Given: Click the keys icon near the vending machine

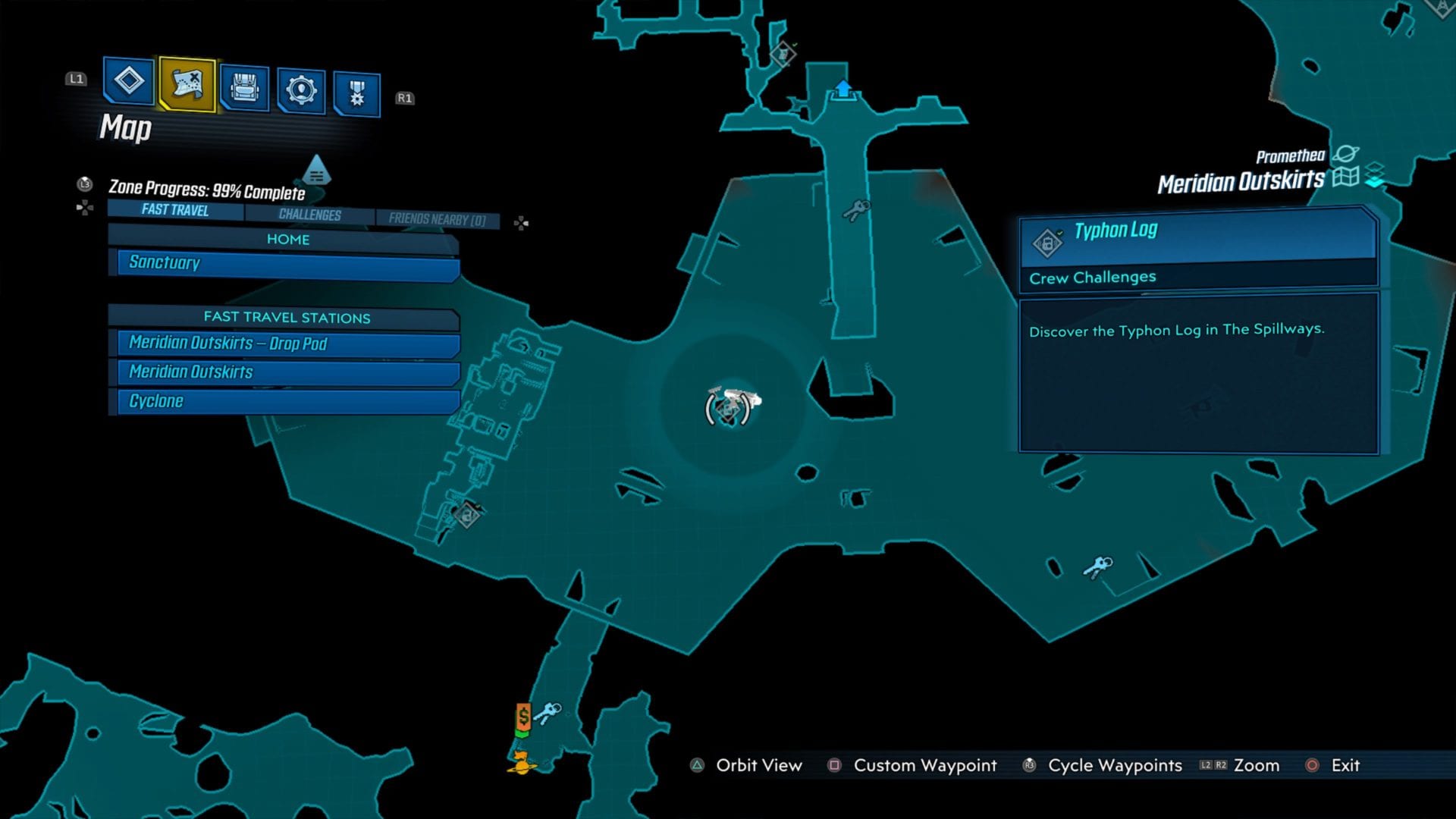Looking at the screenshot, I should pos(548,713).
